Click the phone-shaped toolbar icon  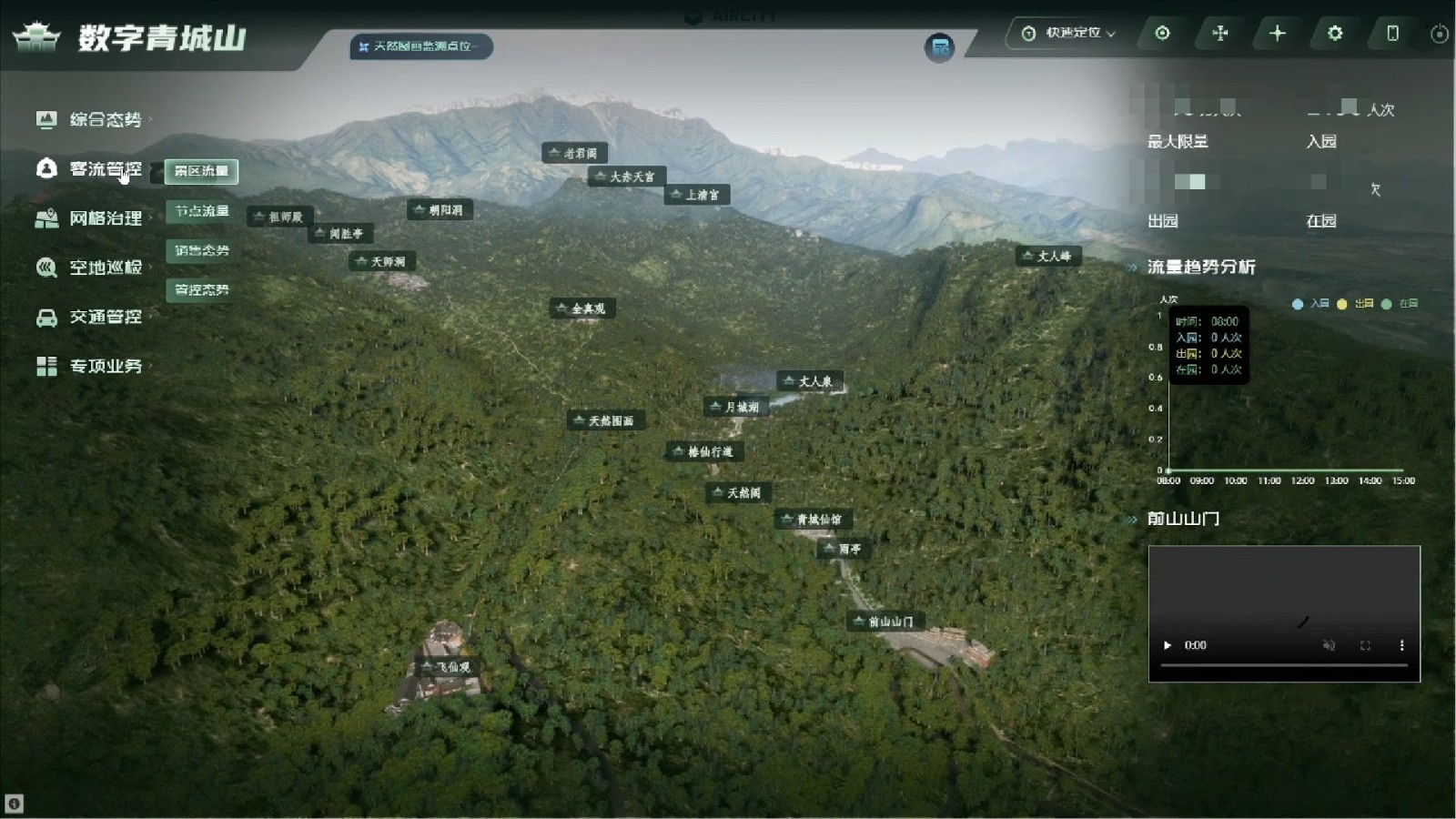[x=1392, y=33]
